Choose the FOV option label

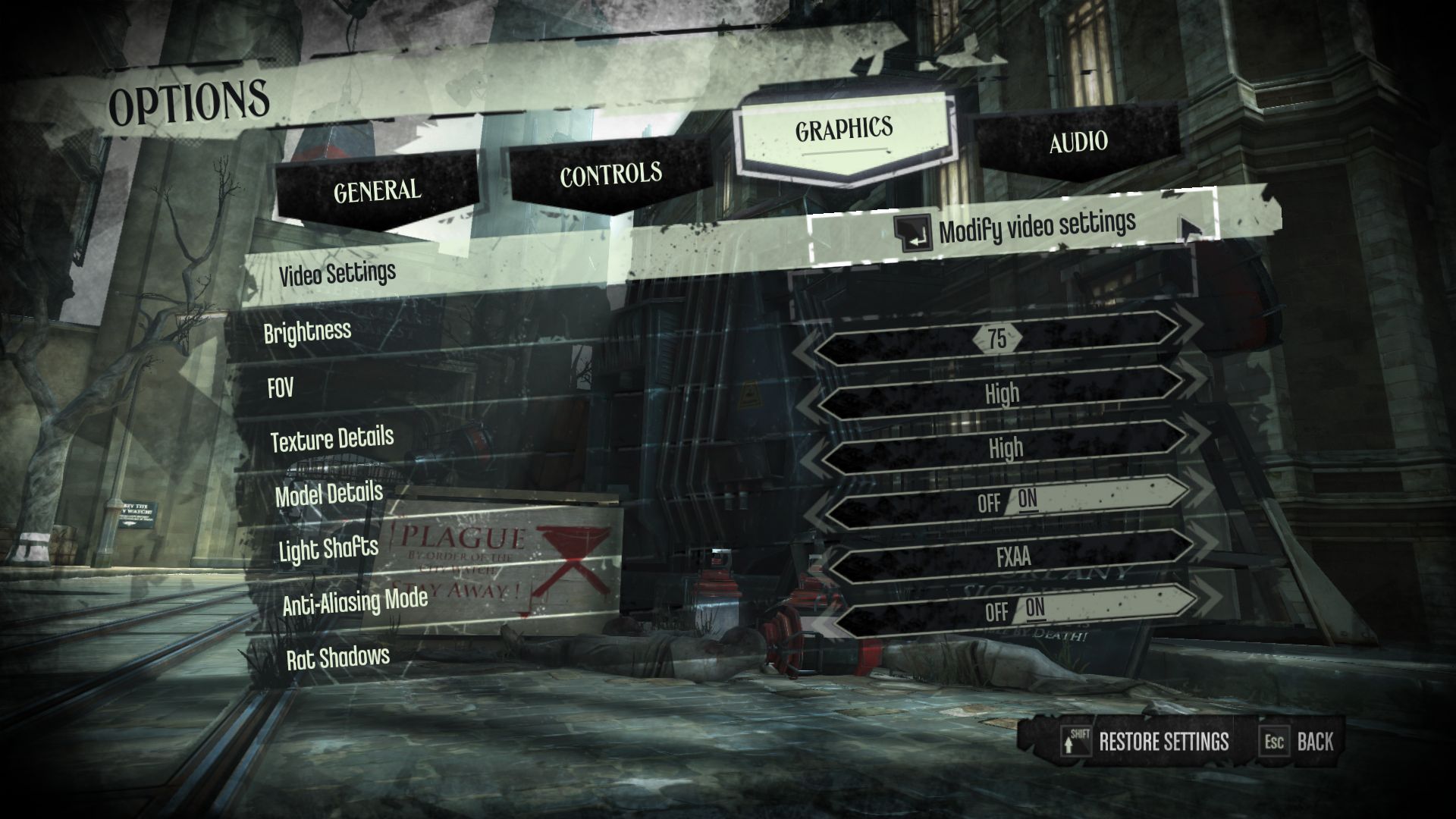pos(280,389)
